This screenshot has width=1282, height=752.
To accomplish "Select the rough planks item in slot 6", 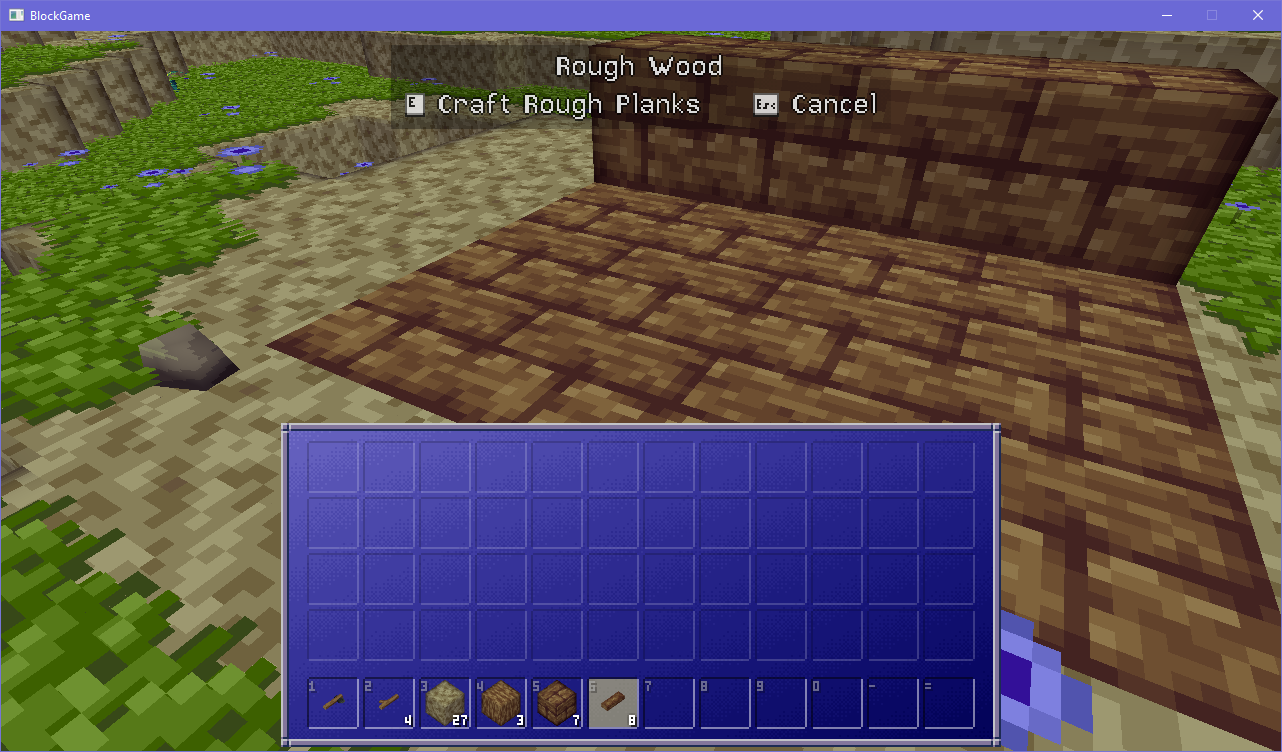I will pyautogui.click(x=612, y=703).
